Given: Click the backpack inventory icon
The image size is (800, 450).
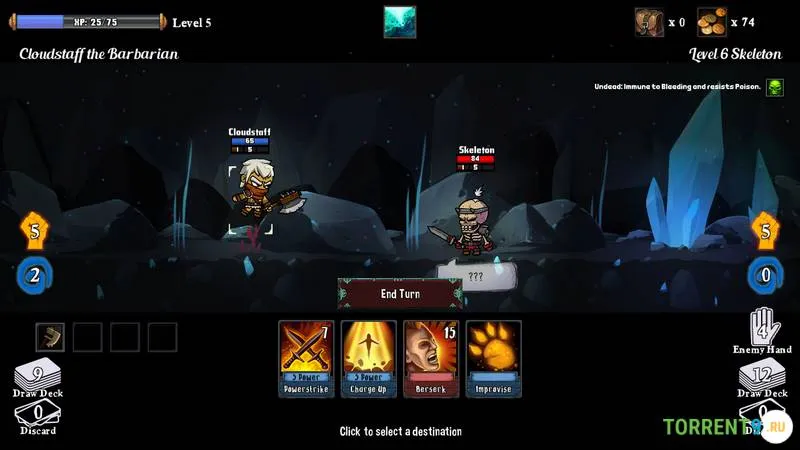Looking at the screenshot, I should 649,21.
